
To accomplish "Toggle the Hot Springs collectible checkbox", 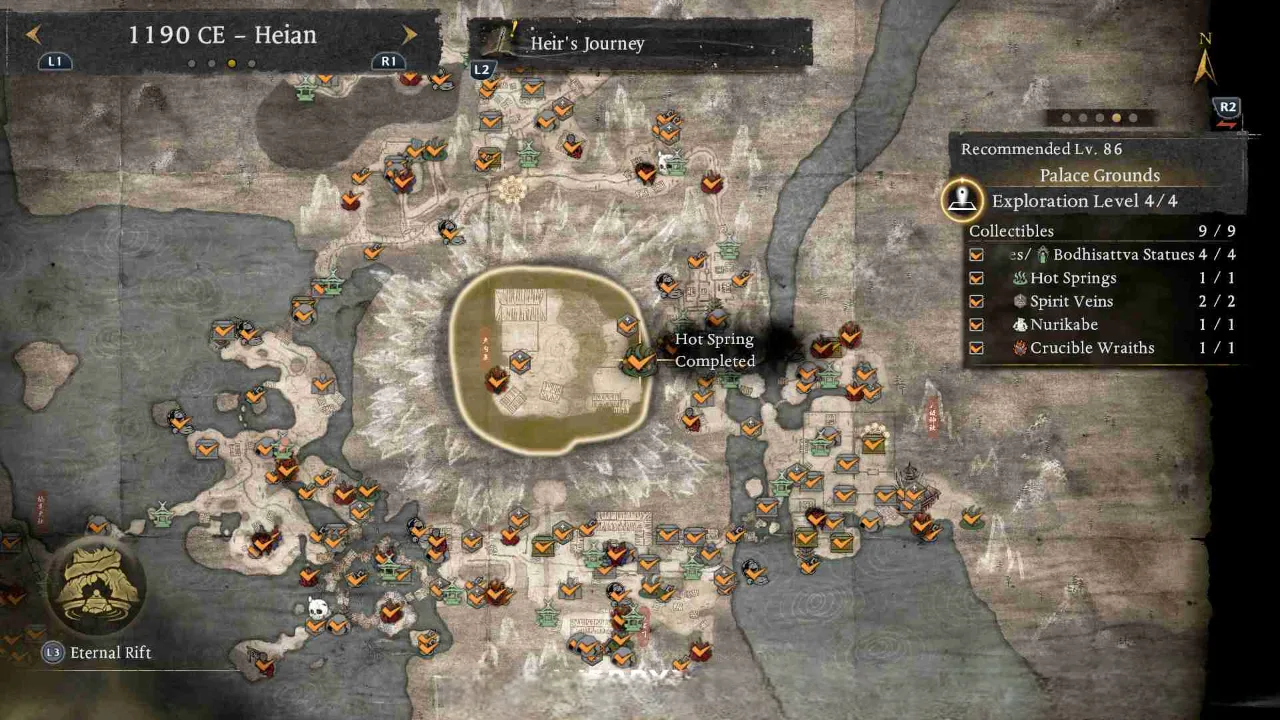I will pos(976,278).
